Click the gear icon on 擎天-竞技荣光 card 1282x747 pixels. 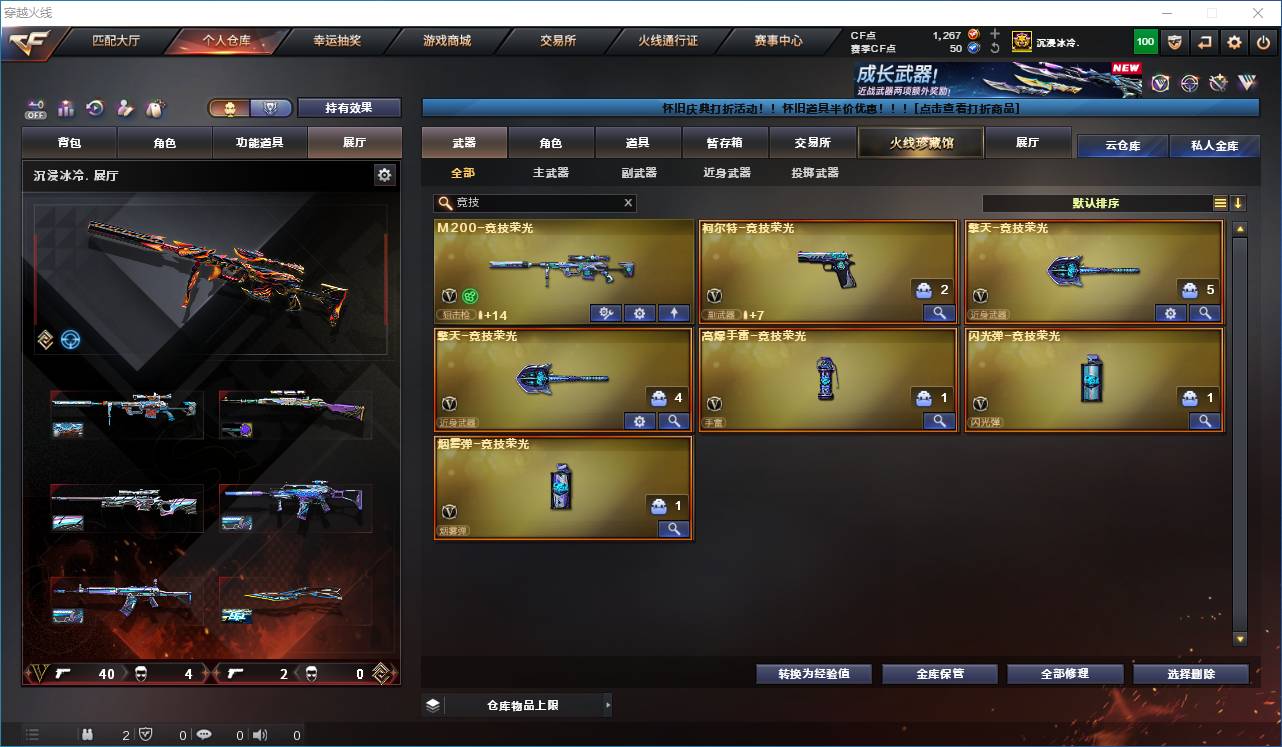click(x=1171, y=313)
